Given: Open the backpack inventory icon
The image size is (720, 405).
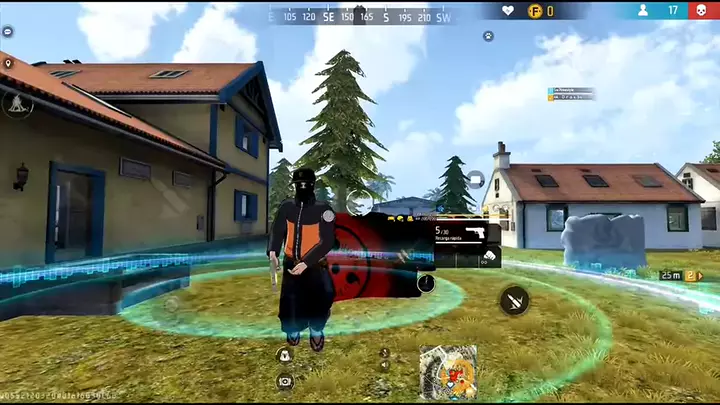Looking at the screenshot, I should point(285,355).
